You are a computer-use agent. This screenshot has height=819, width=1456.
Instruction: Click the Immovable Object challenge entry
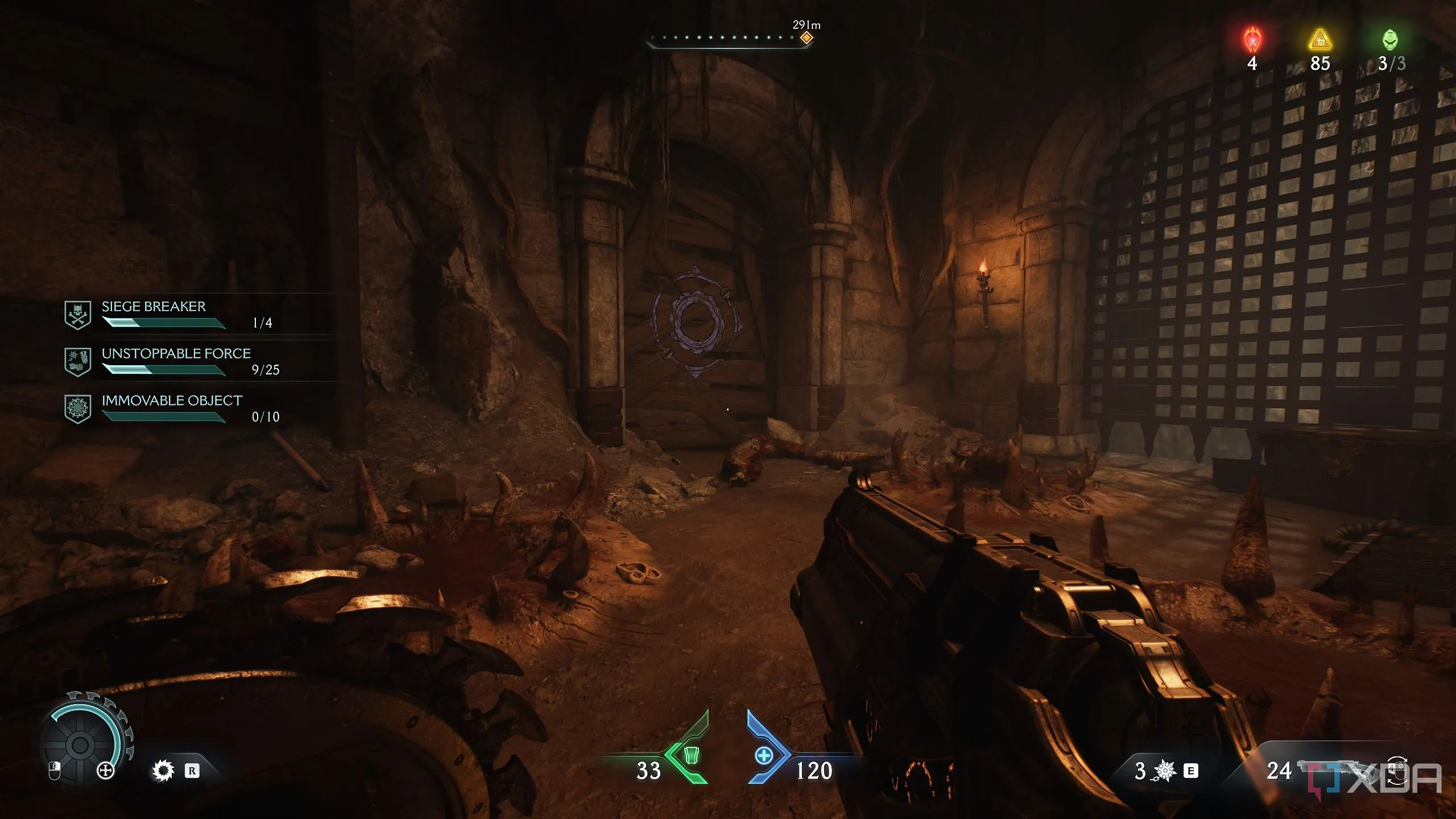pos(172,408)
